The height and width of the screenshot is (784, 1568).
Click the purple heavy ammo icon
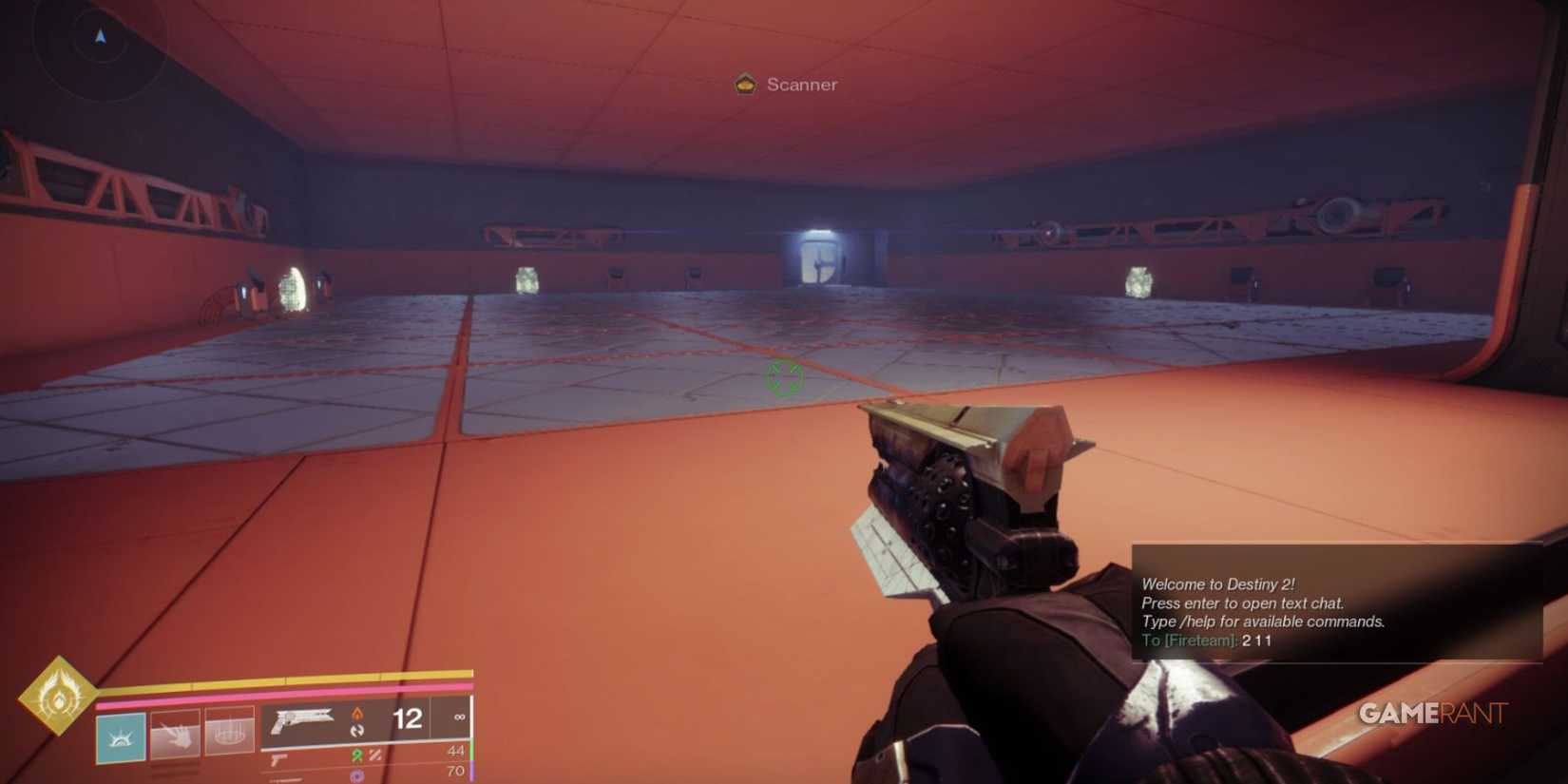(x=355, y=775)
